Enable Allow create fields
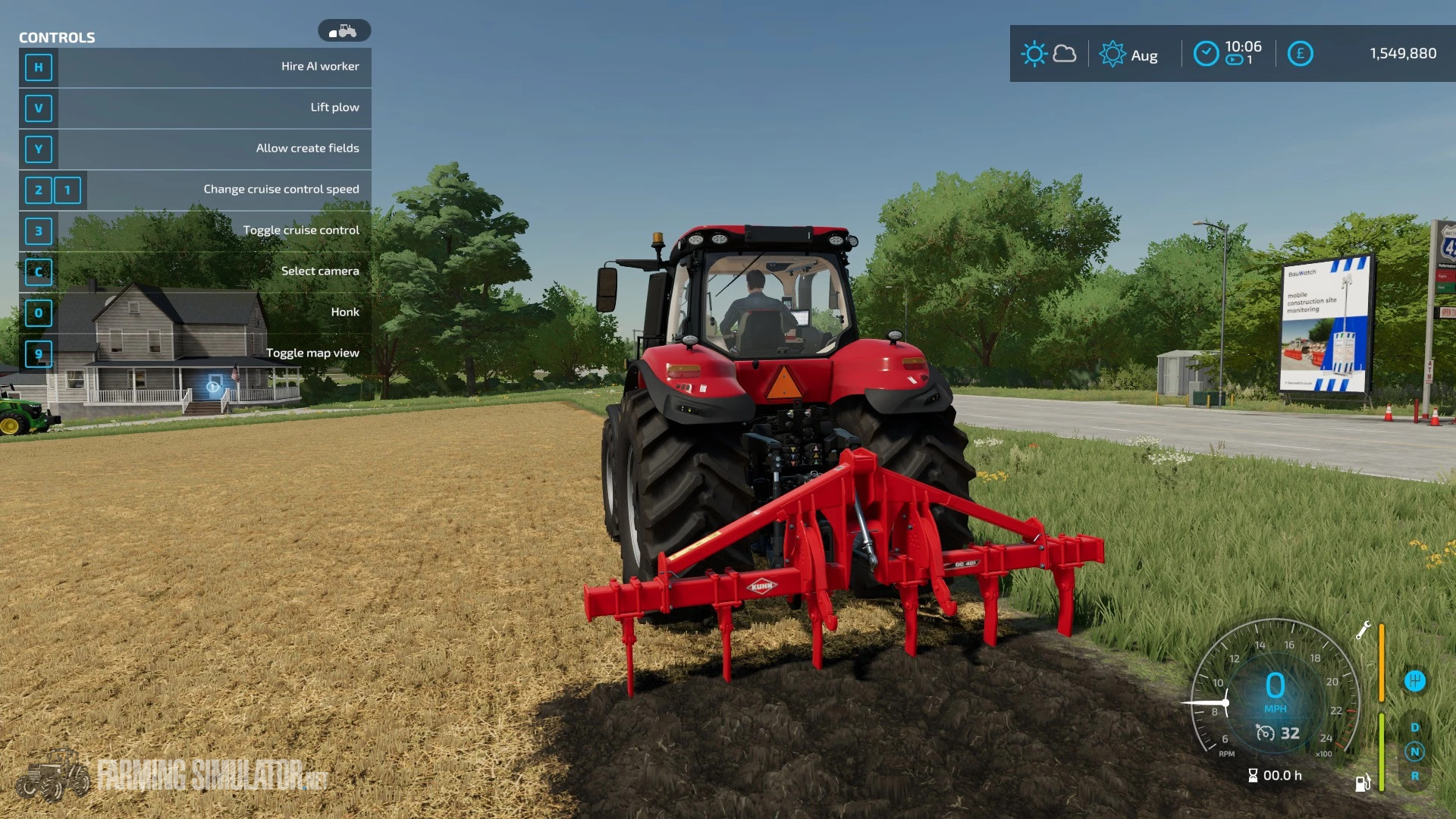Viewport: 1456px width, 819px height. (308, 148)
